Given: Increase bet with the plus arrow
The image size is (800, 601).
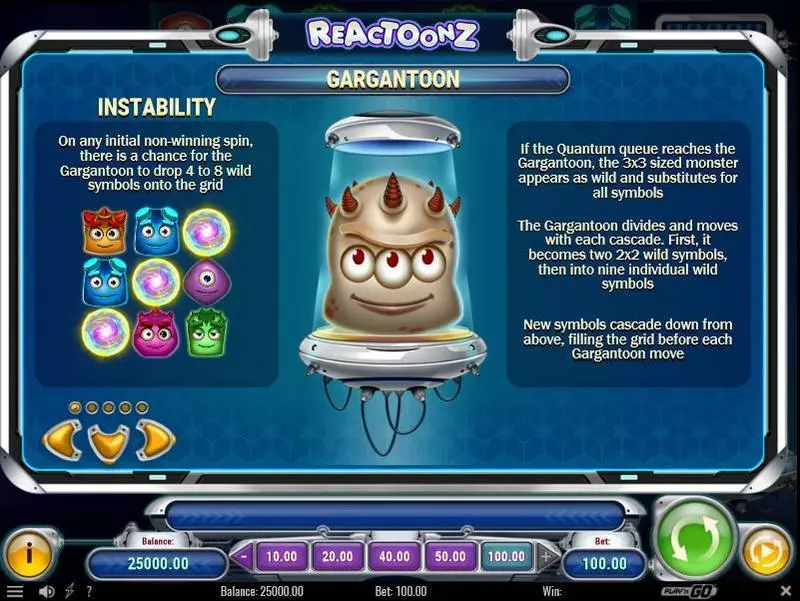Looking at the screenshot, I should point(543,556).
